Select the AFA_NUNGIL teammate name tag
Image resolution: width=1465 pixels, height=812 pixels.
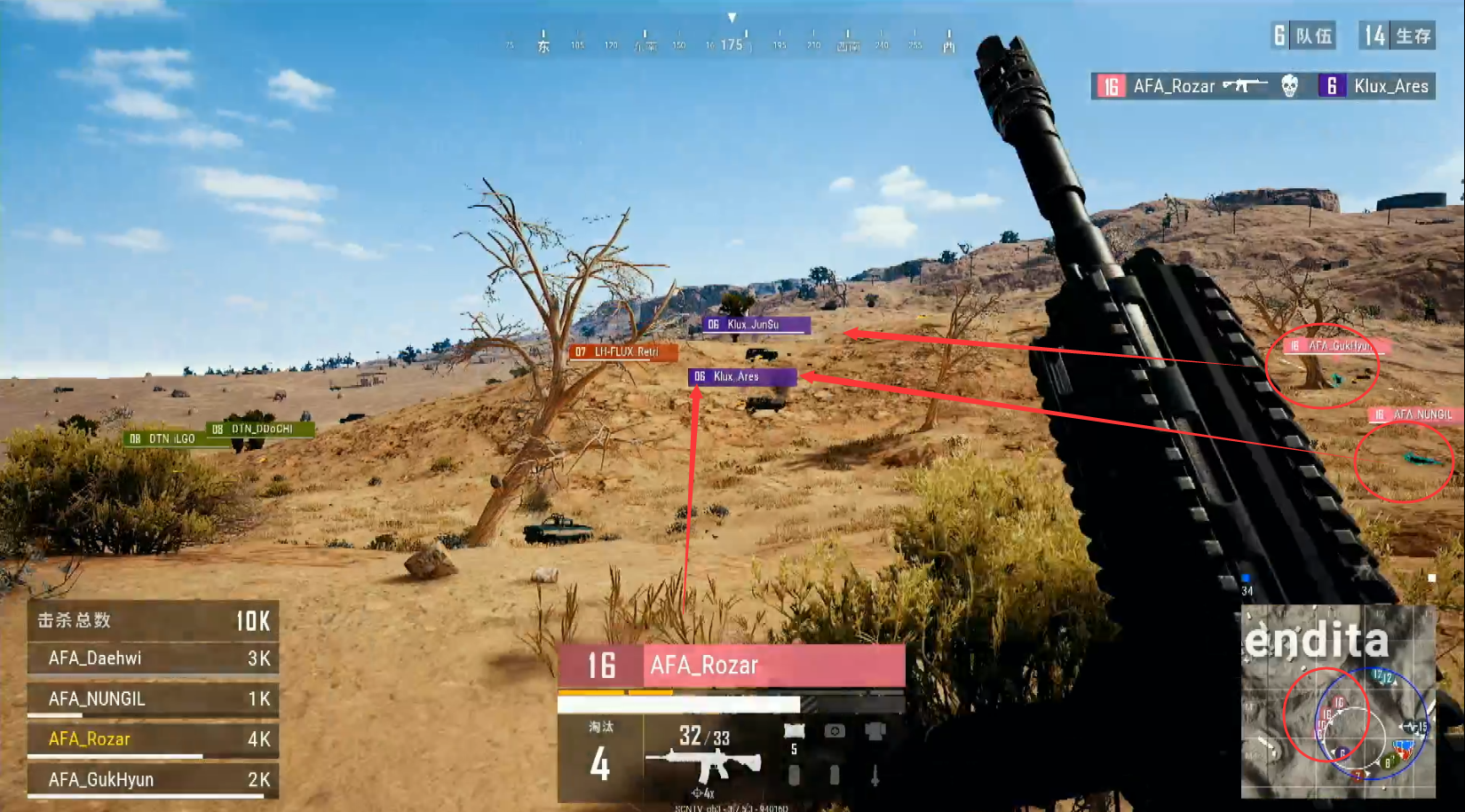[1415, 414]
